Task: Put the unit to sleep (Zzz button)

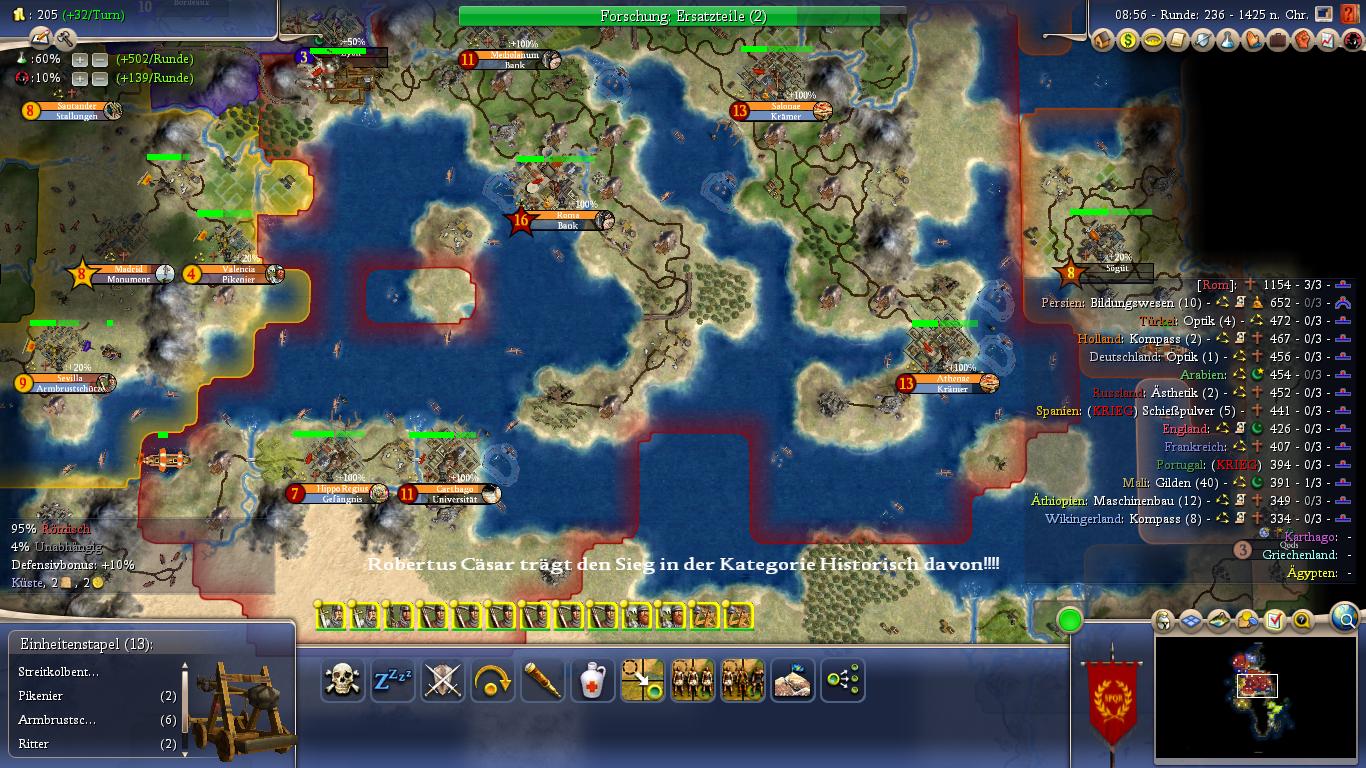Action: coord(393,681)
